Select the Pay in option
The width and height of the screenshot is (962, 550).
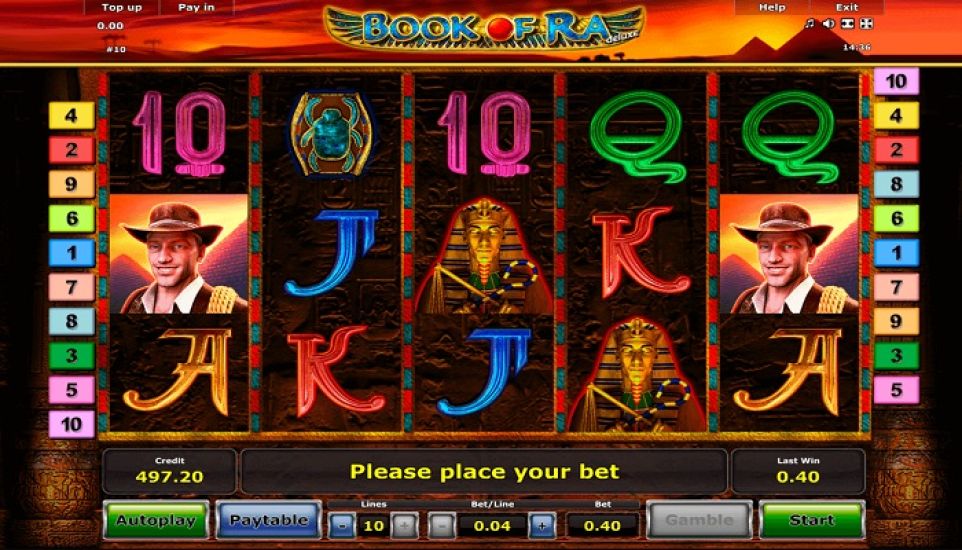[196, 7]
